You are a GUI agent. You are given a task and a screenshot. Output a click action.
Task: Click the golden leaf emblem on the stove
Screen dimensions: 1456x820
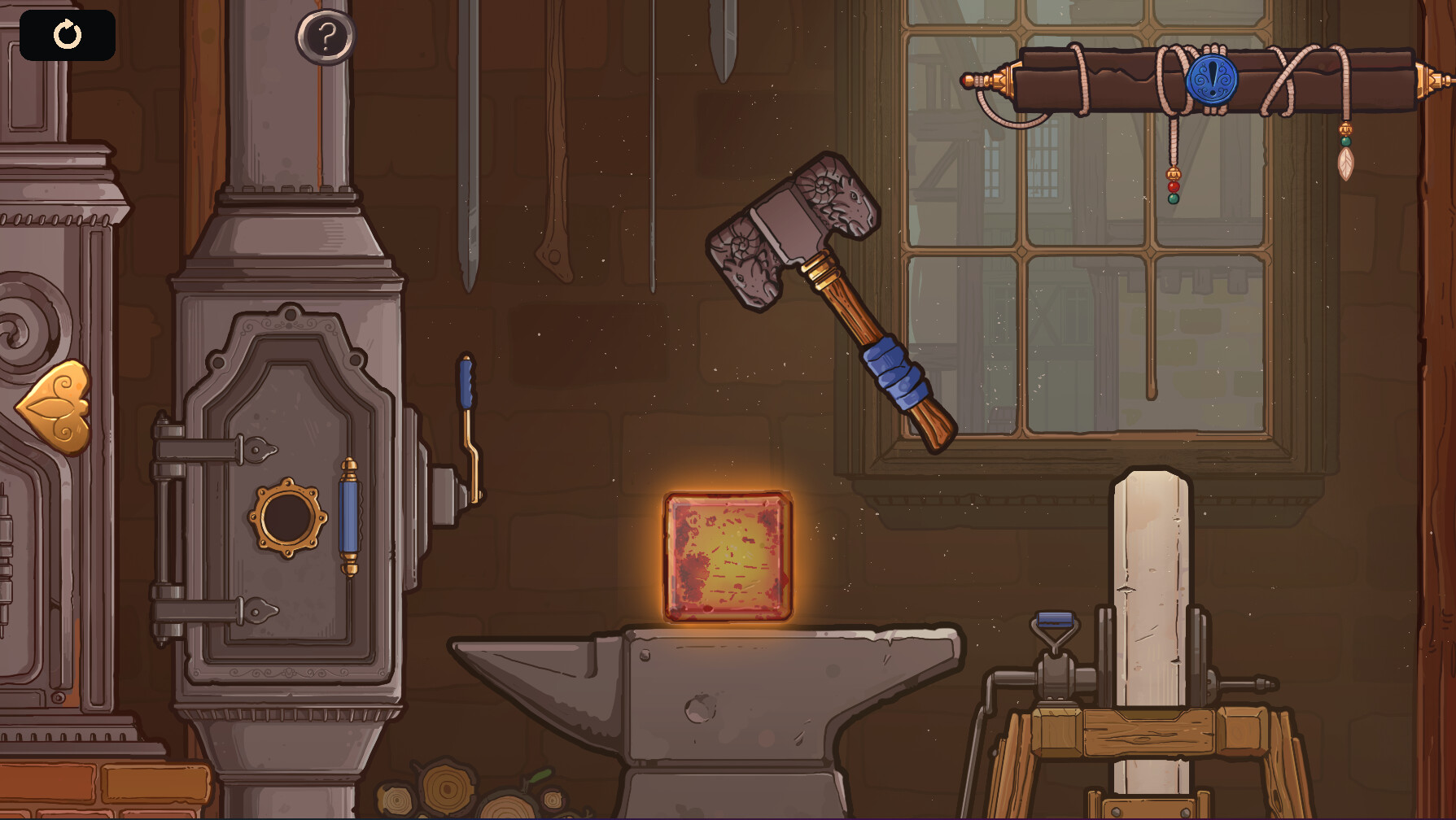point(53,405)
